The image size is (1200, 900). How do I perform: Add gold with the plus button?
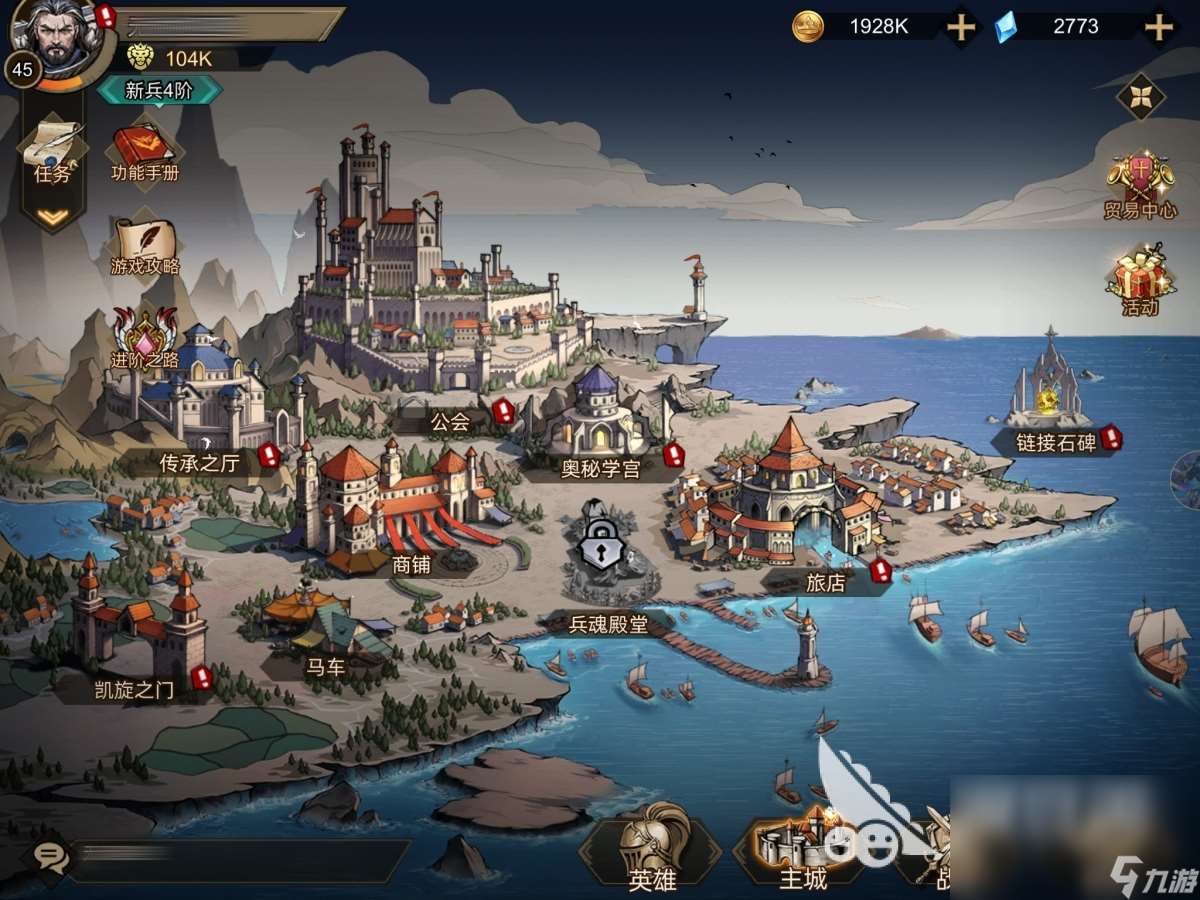(x=961, y=27)
